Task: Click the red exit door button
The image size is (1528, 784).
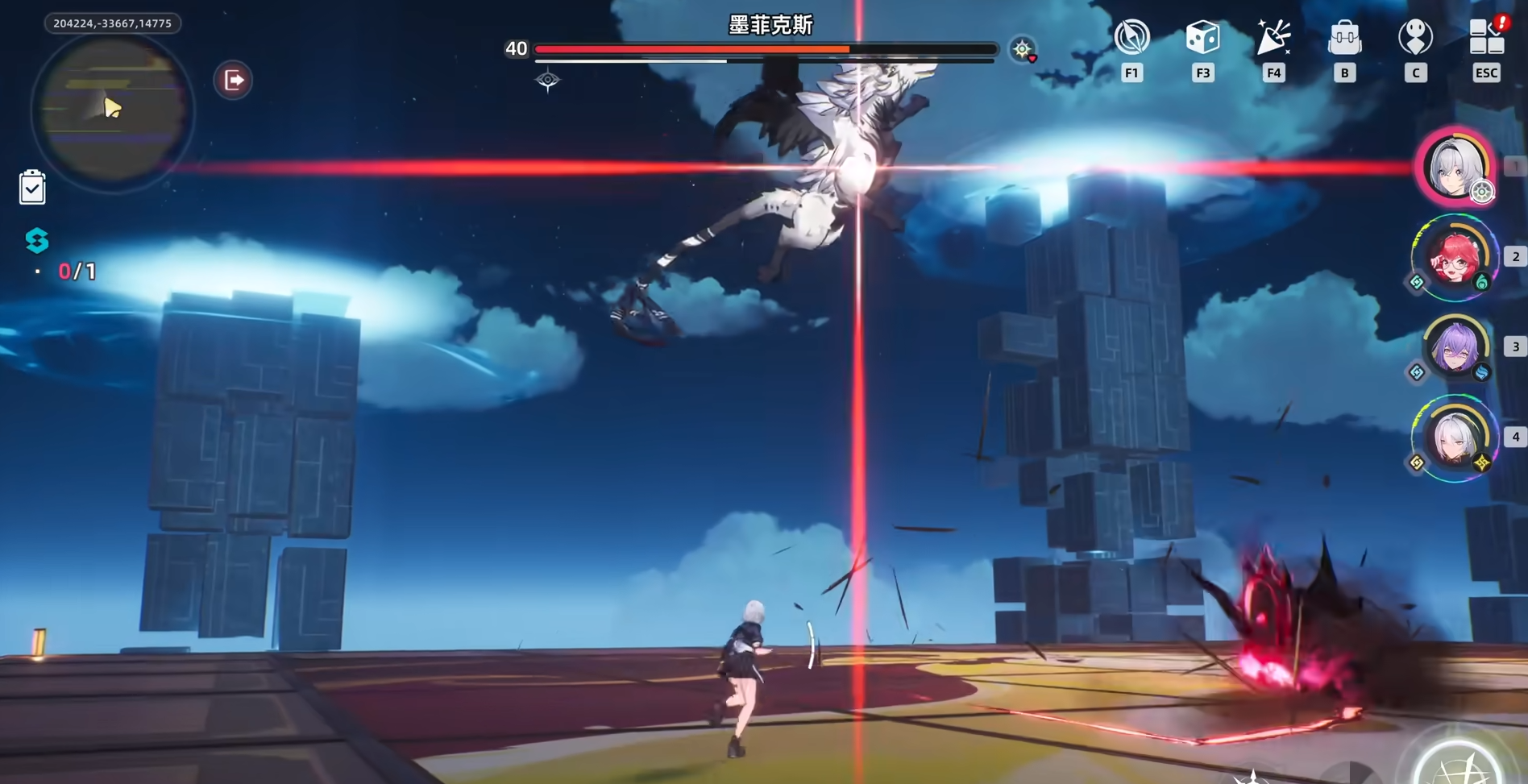Action: (x=233, y=80)
